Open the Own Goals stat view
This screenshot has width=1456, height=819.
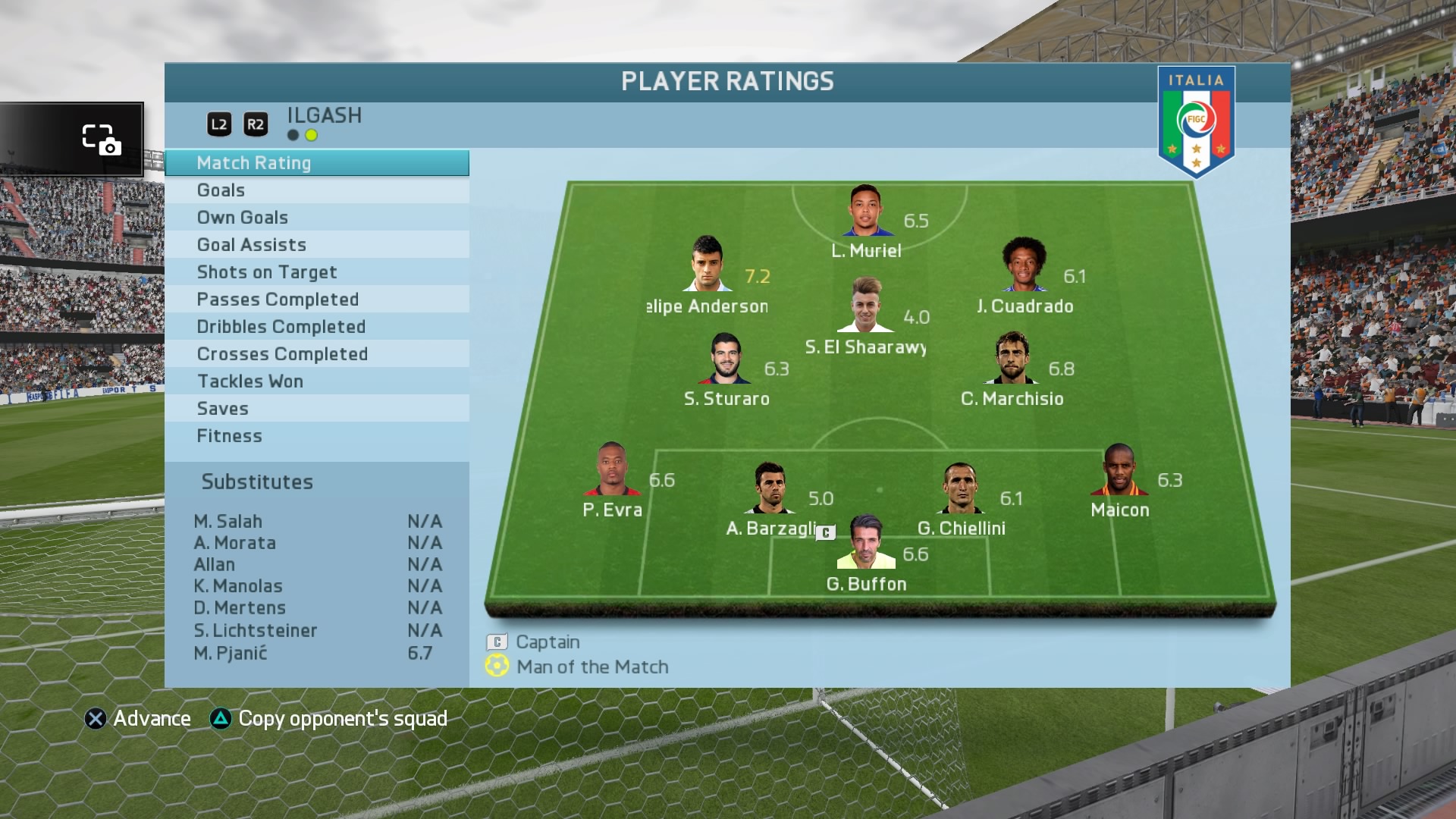(x=316, y=218)
